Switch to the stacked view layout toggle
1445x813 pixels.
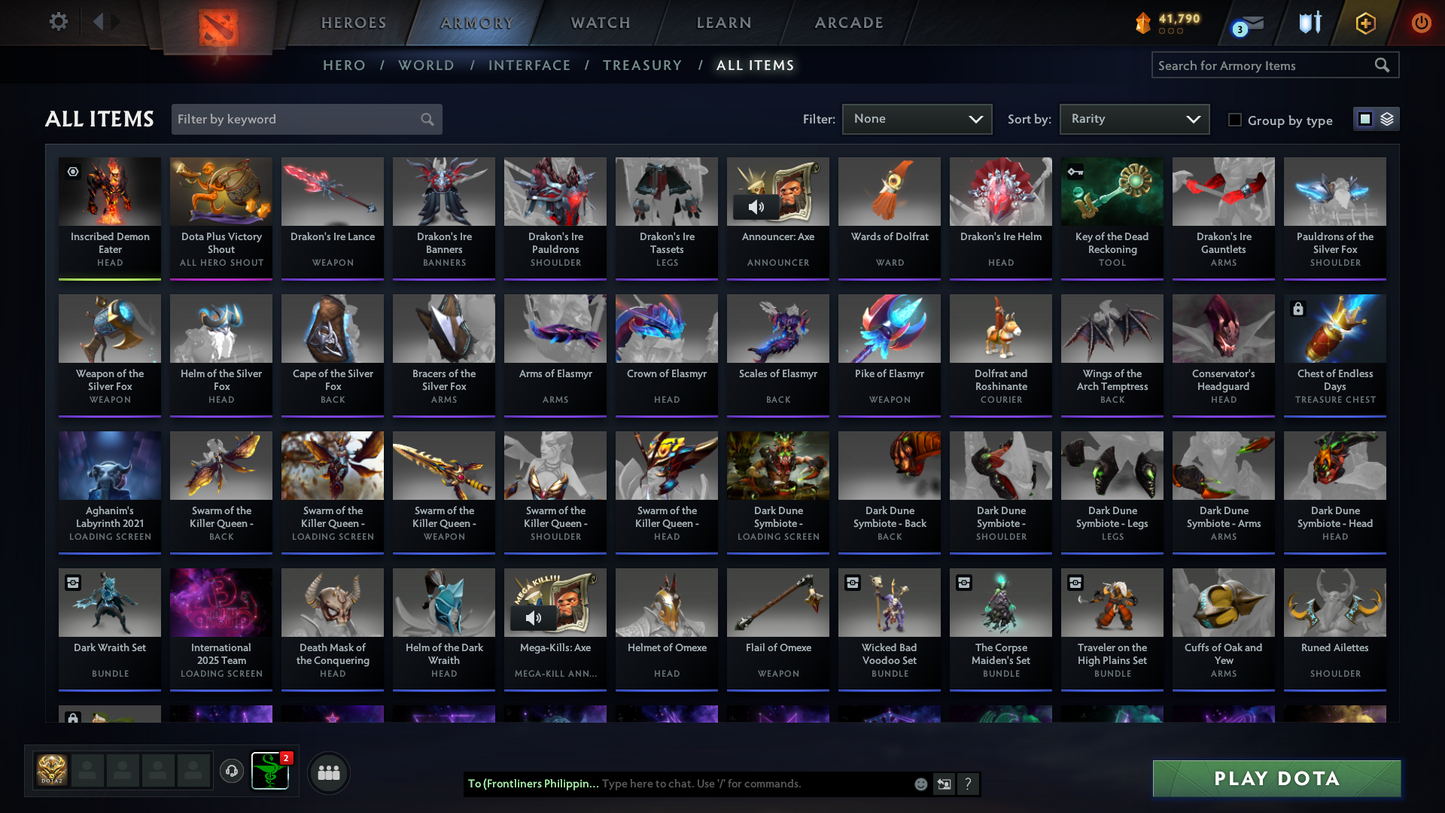pos(1386,118)
